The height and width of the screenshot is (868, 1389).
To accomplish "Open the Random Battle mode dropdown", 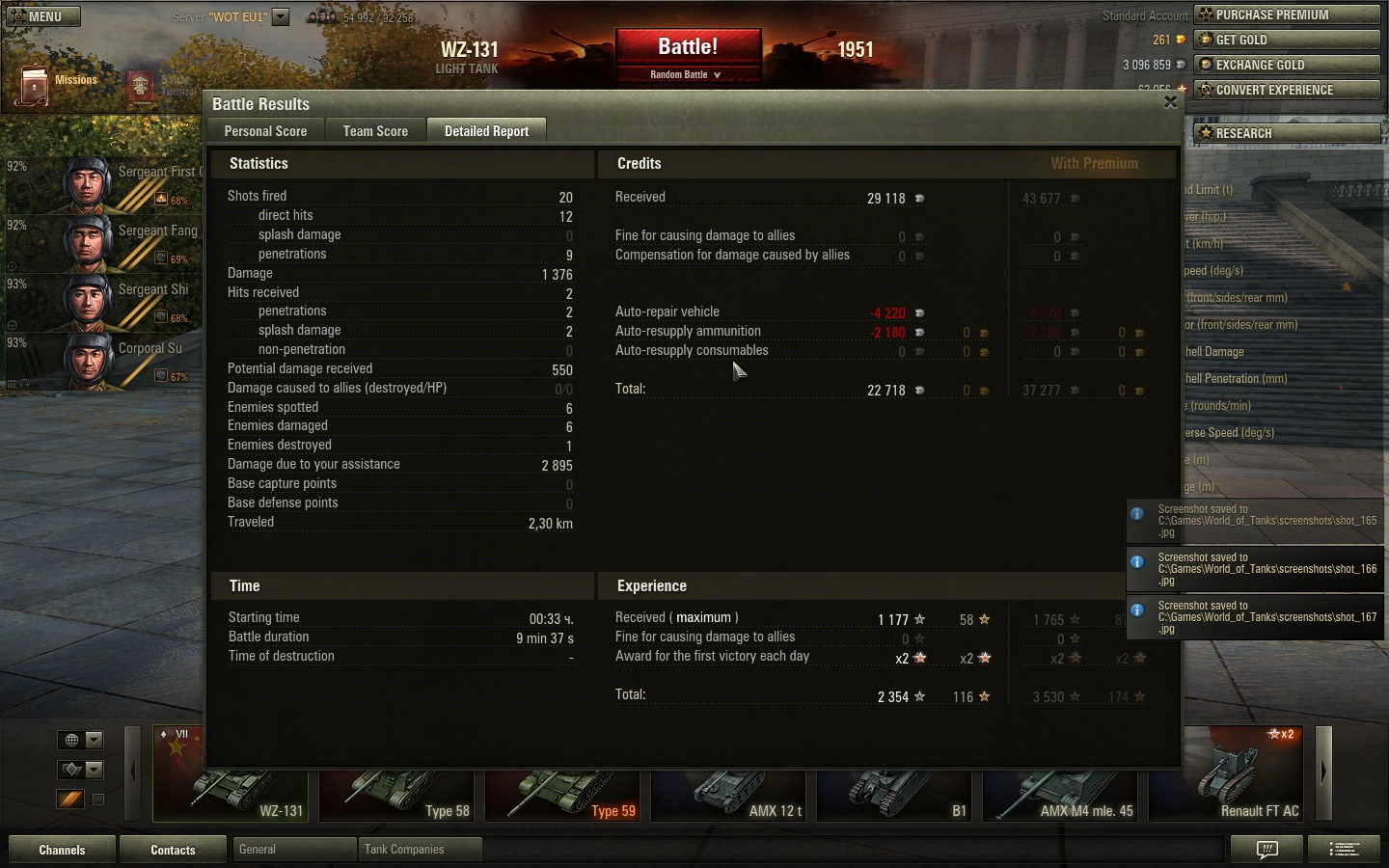I will tap(686, 74).
